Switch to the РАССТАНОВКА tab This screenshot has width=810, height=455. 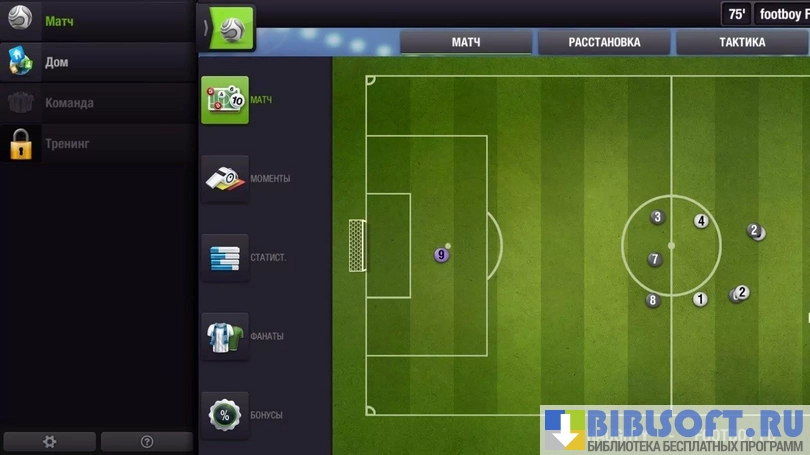[x=604, y=43]
